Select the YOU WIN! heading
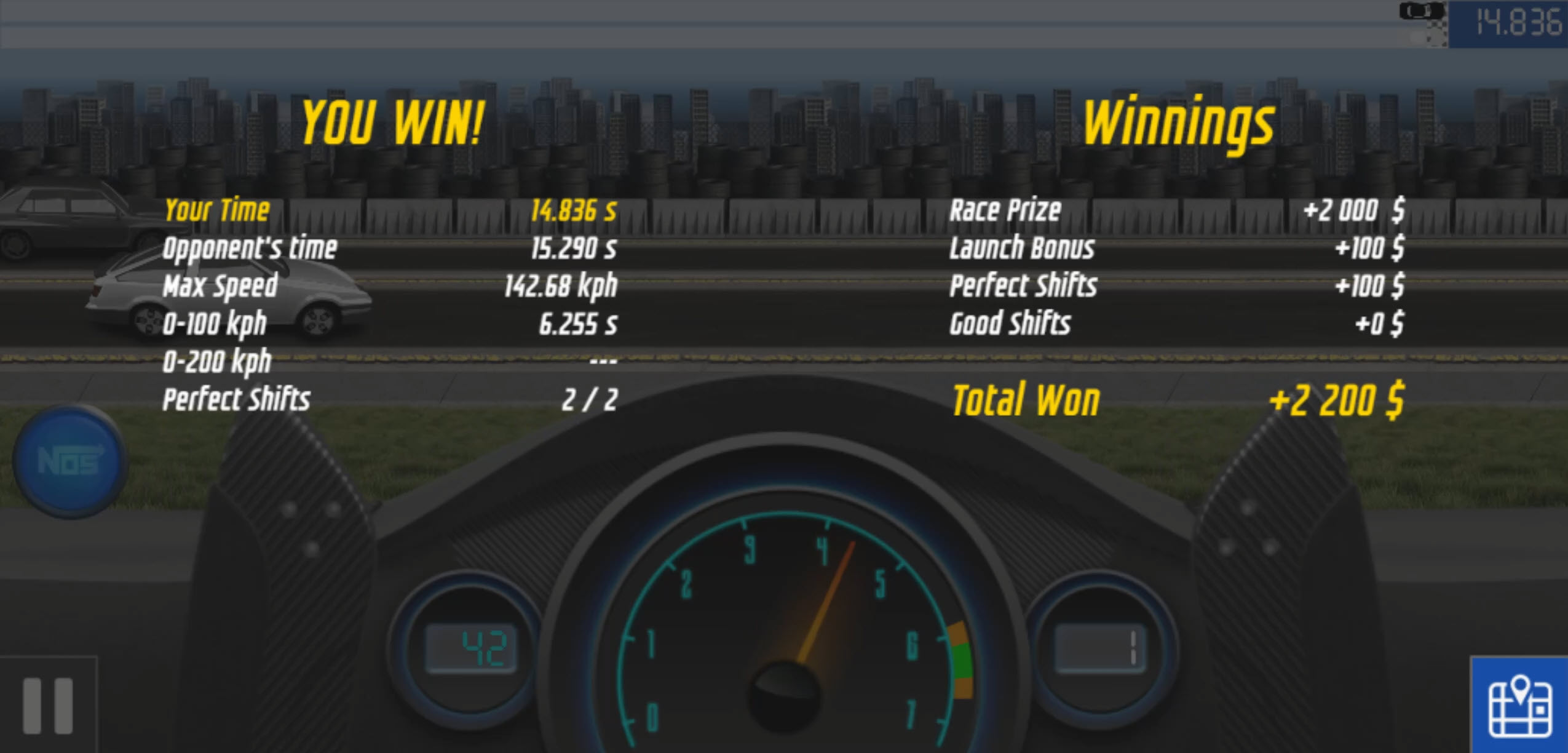Image resolution: width=1568 pixels, height=753 pixels. [394, 121]
